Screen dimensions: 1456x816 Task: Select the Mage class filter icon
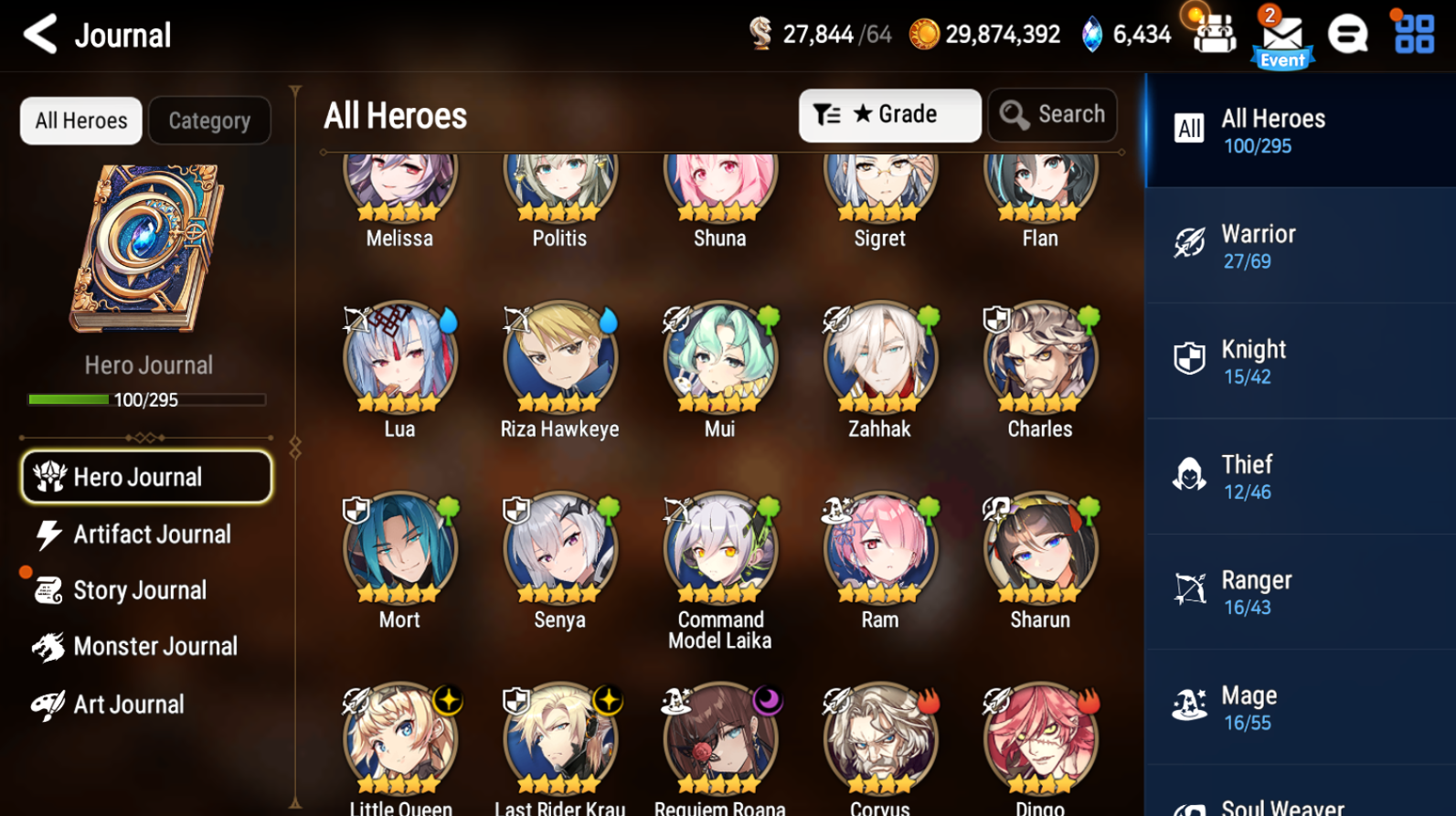[x=1190, y=705]
